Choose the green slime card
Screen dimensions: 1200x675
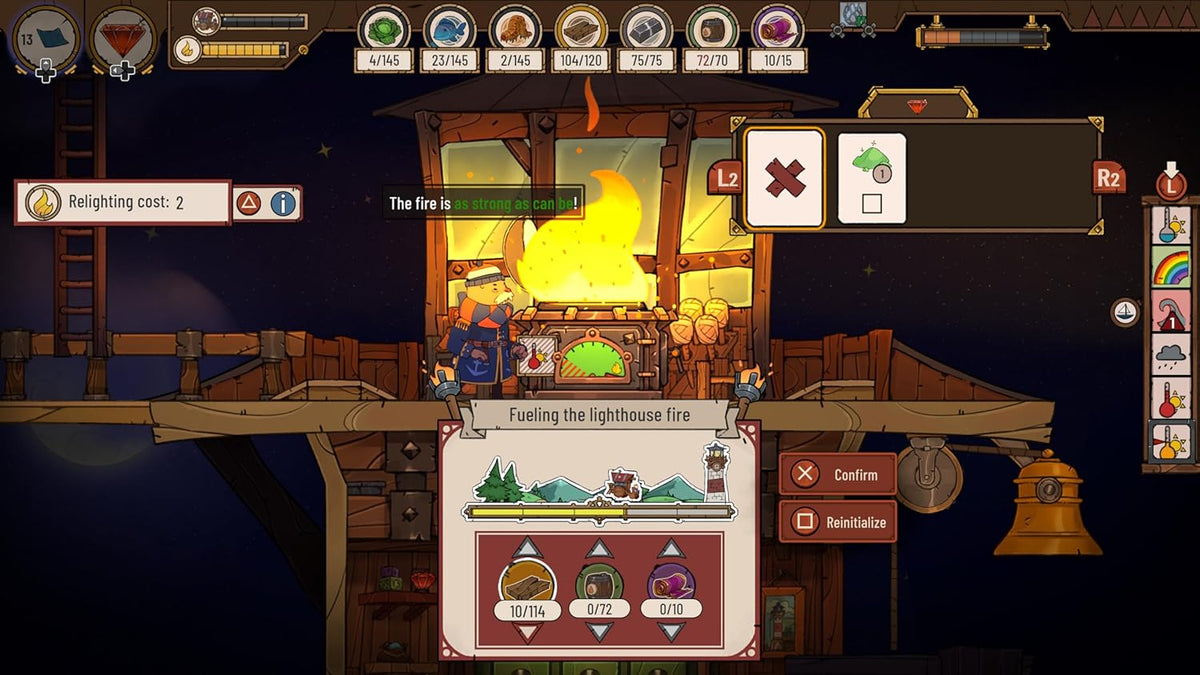point(871,177)
